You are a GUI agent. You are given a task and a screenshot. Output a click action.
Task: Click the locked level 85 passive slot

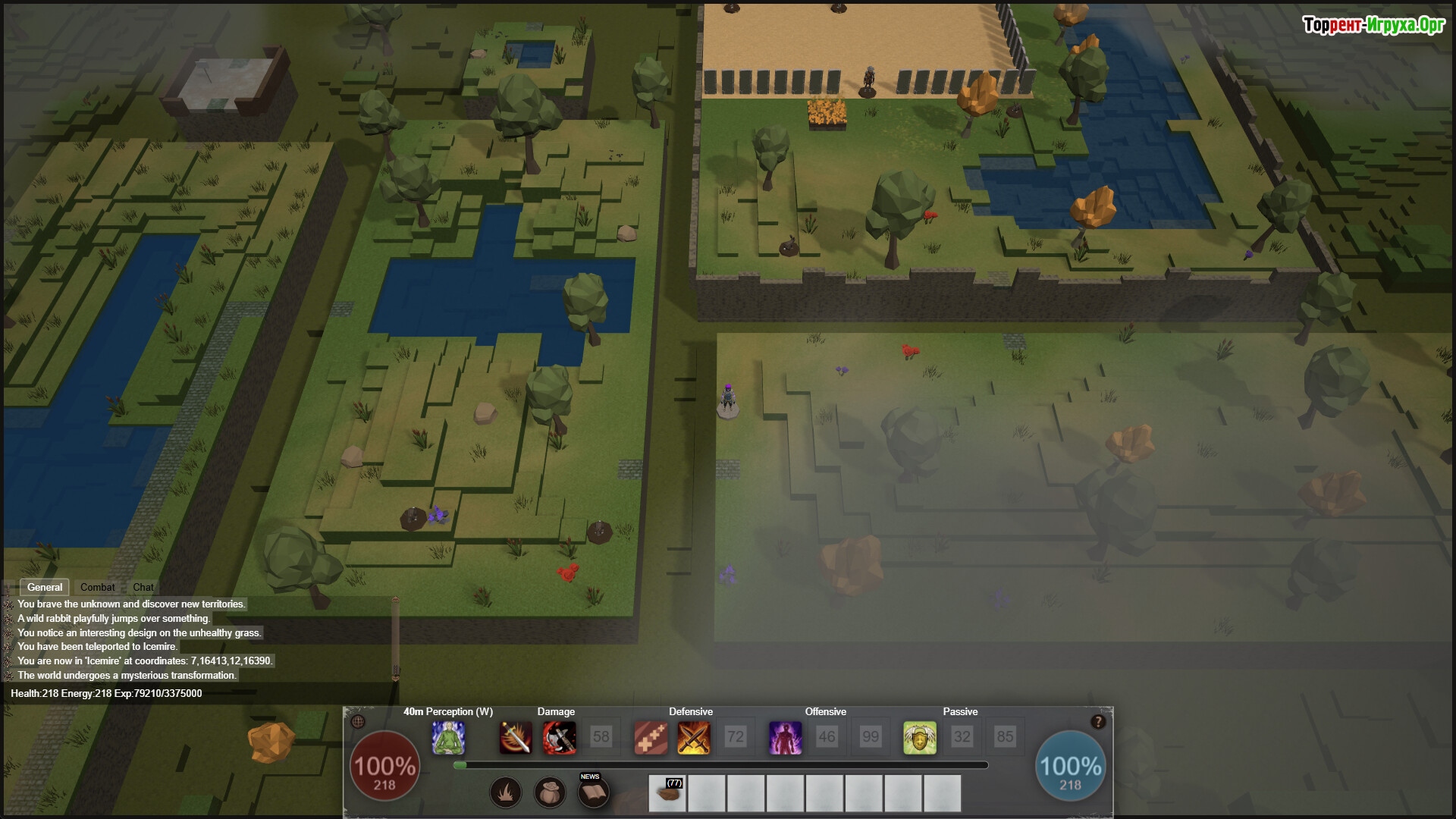pos(1005,736)
